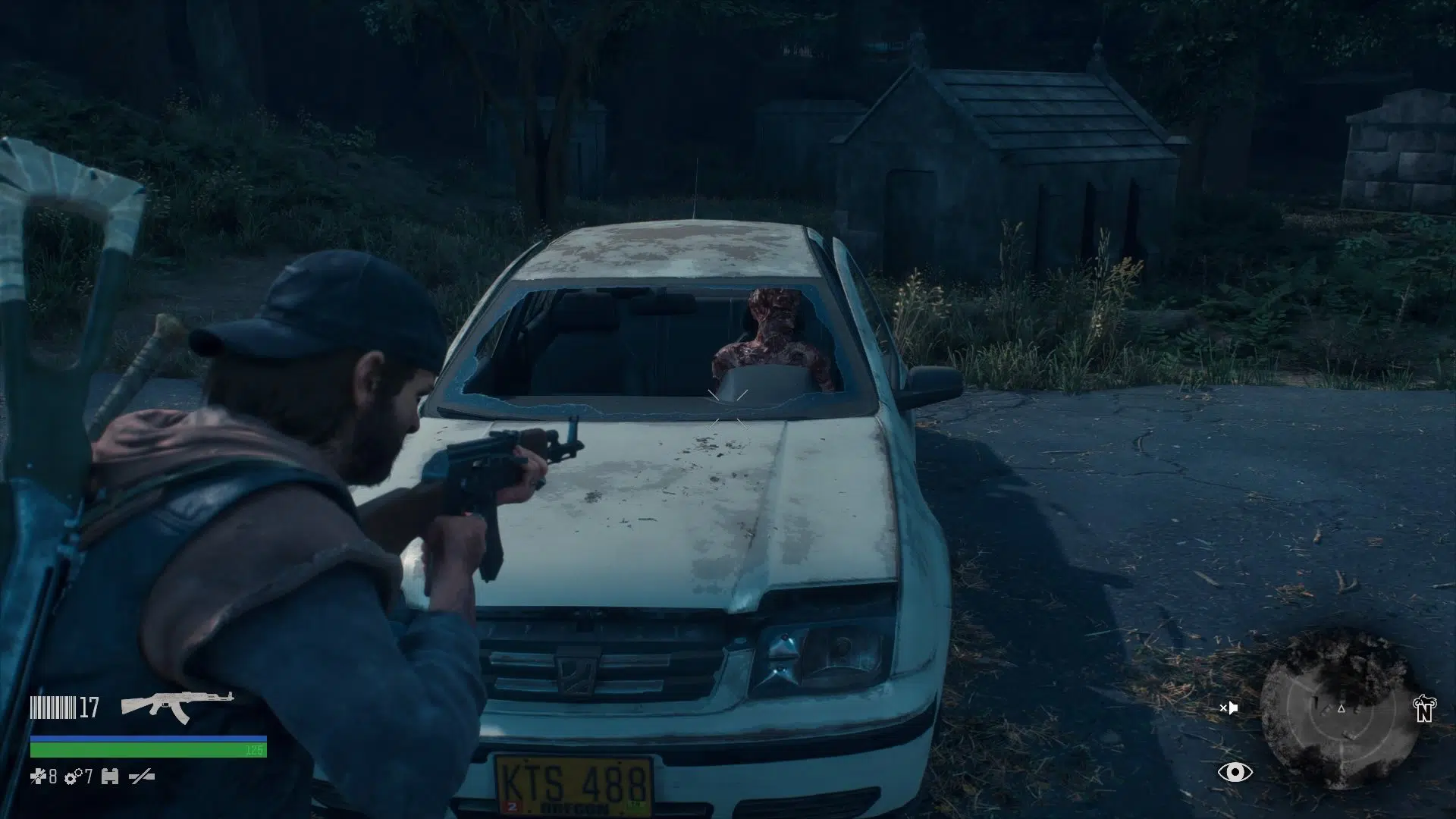Select the AK rifle weapon icon
This screenshot has height=819, width=1456.
click(177, 707)
